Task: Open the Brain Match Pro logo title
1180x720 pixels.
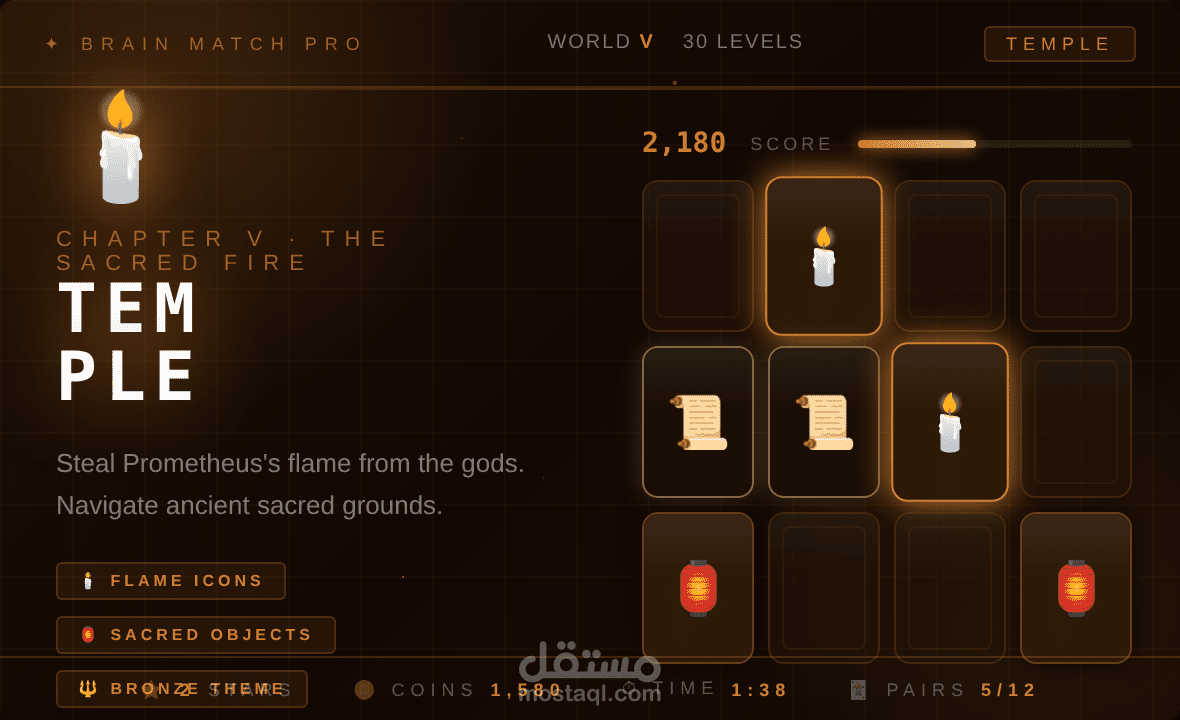Action: [222, 44]
